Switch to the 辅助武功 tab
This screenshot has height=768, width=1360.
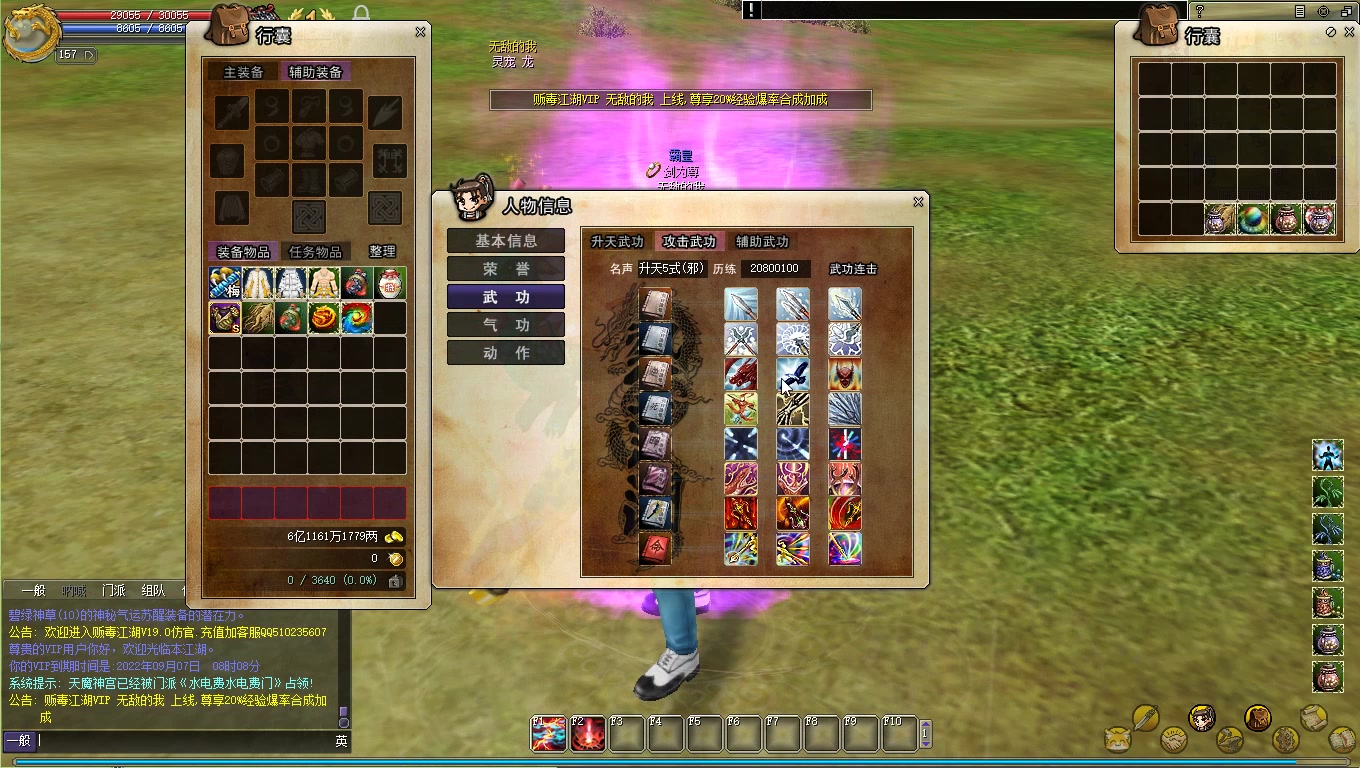coord(762,242)
